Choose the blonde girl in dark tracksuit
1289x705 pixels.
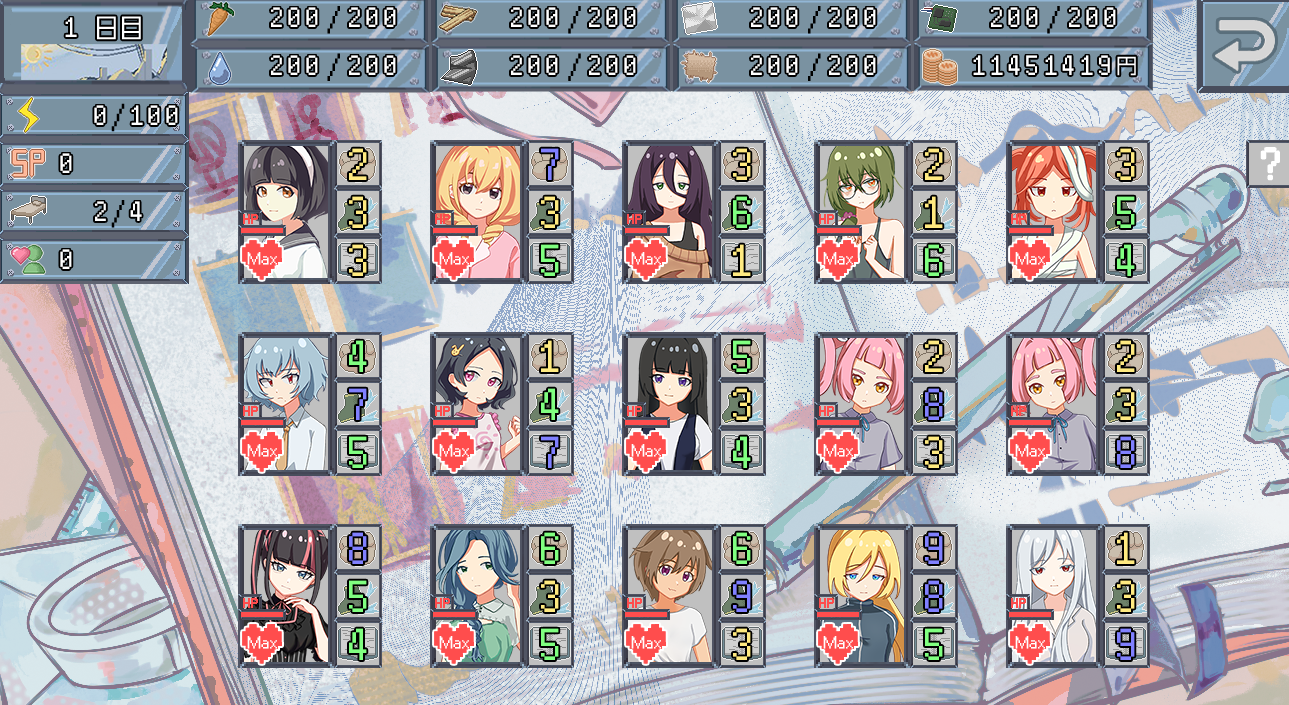pyautogui.click(x=861, y=595)
